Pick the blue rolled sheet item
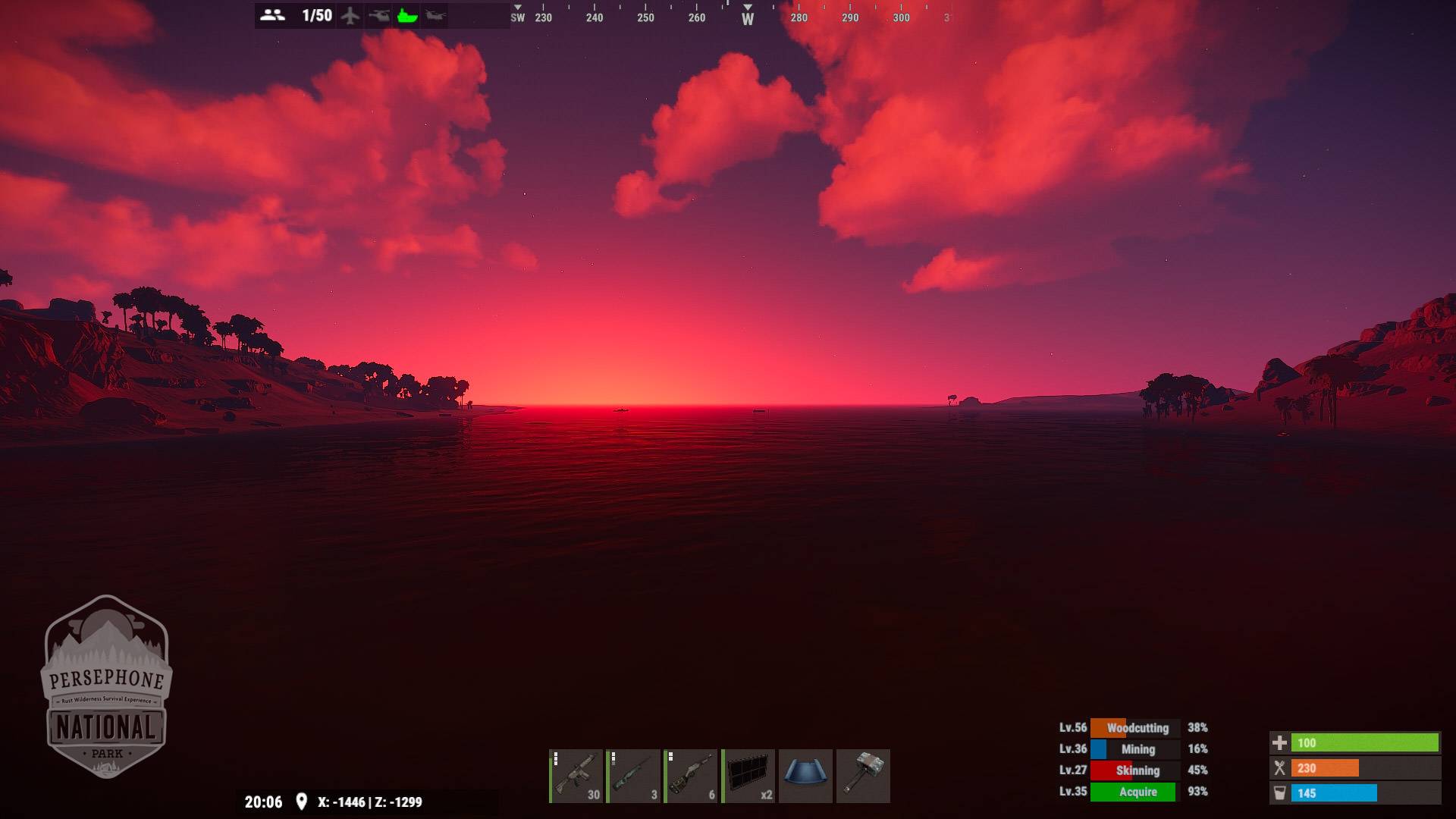The height and width of the screenshot is (819, 1456). 805,776
